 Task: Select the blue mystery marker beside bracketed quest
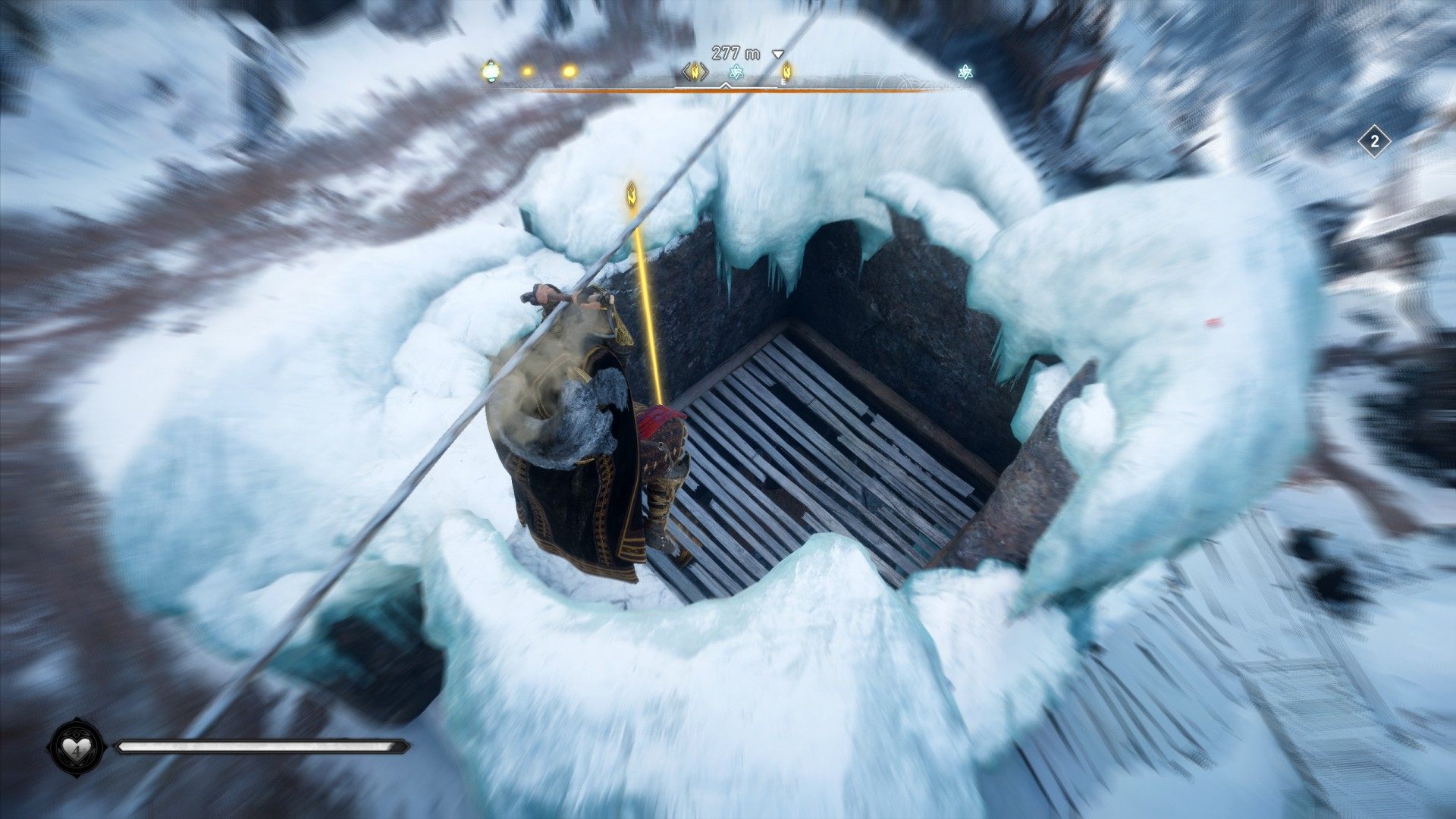coord(736,72)
